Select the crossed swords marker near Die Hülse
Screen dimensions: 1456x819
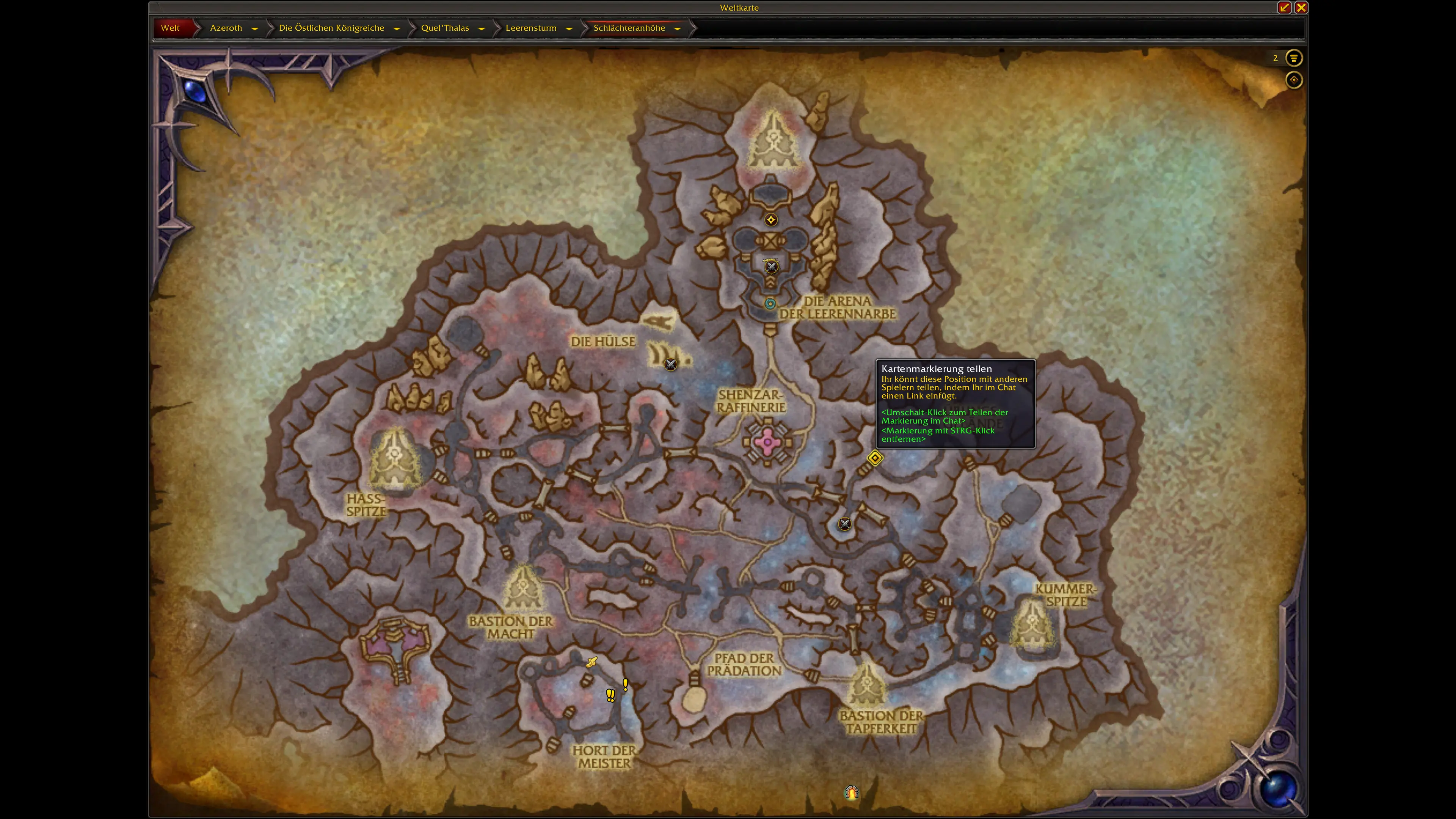click(671, 364)
